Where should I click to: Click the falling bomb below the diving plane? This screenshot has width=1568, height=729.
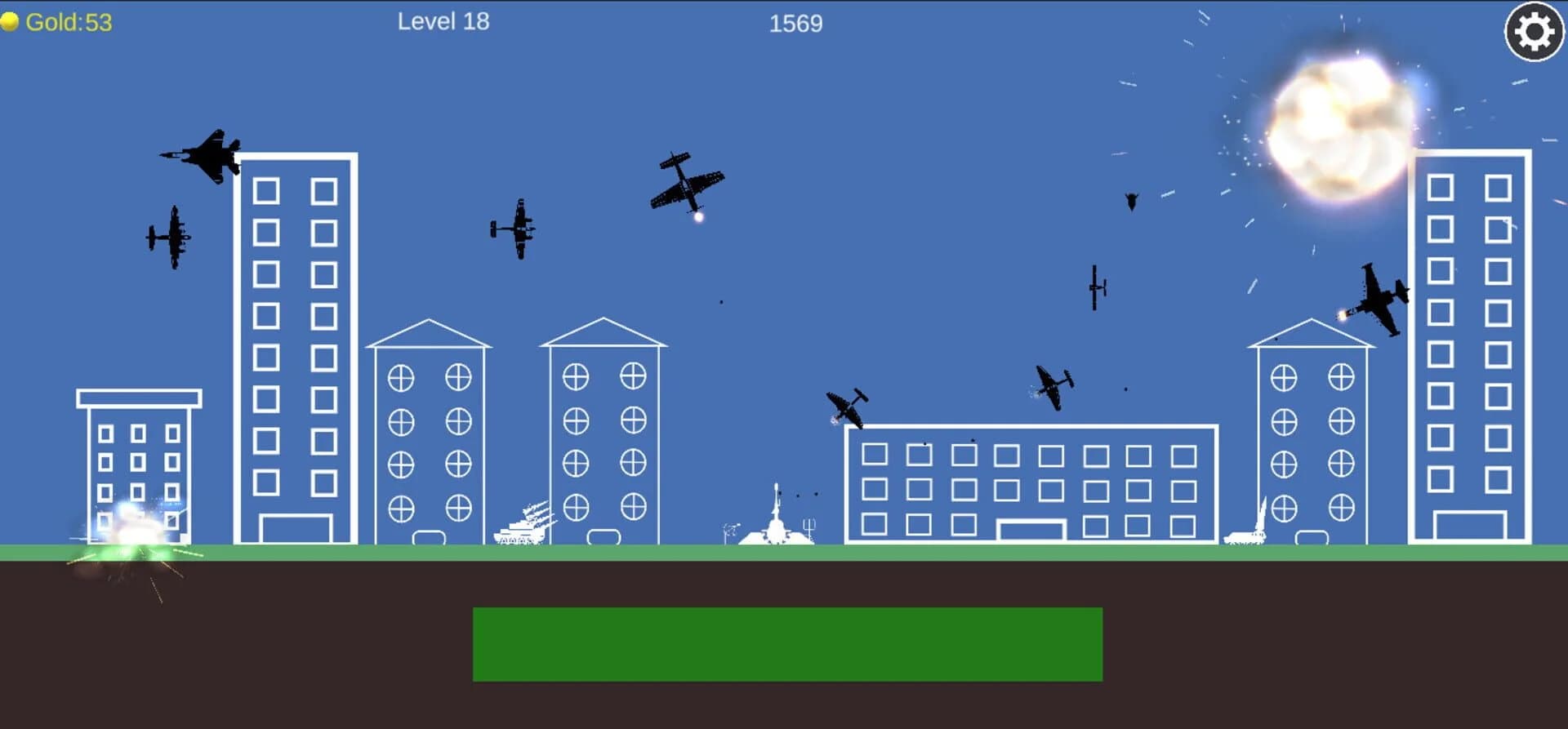(723, 302)
